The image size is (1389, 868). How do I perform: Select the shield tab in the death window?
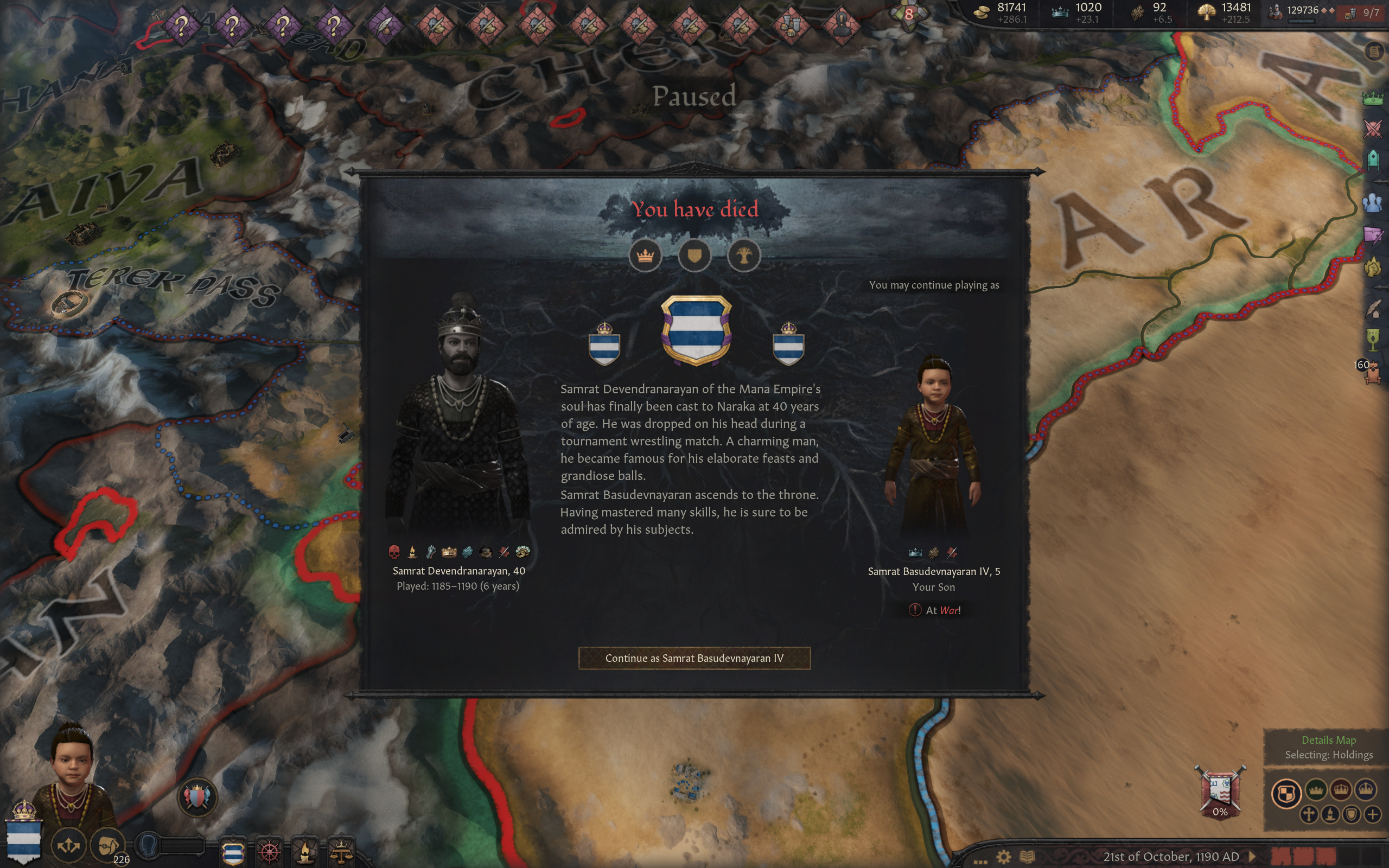click(694, 256)
